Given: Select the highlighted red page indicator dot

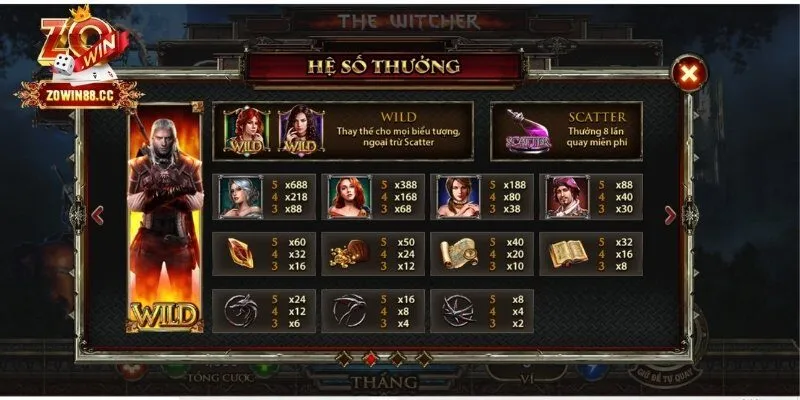Looking at the screenshot, I should click(370, 357).
